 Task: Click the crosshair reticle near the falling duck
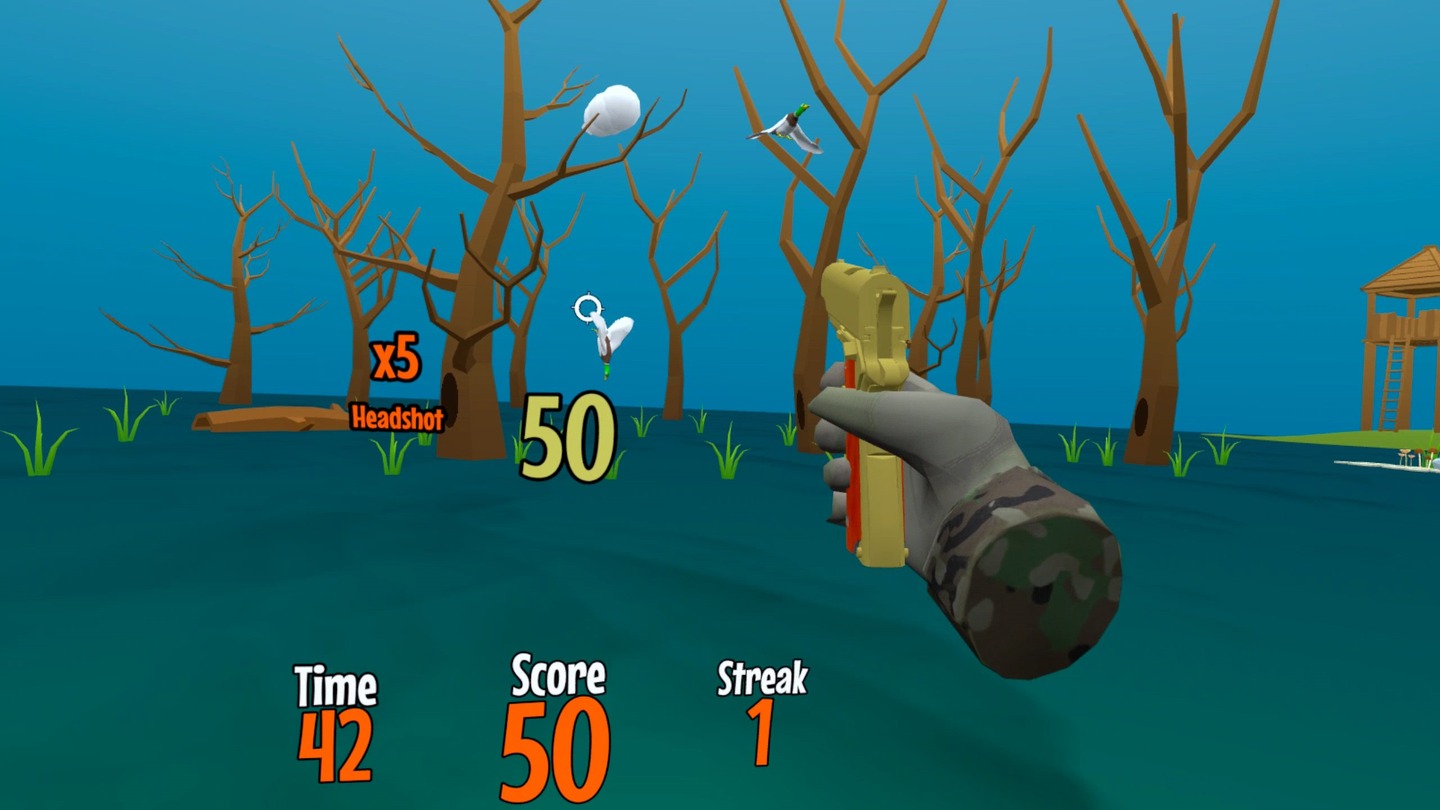586,309
